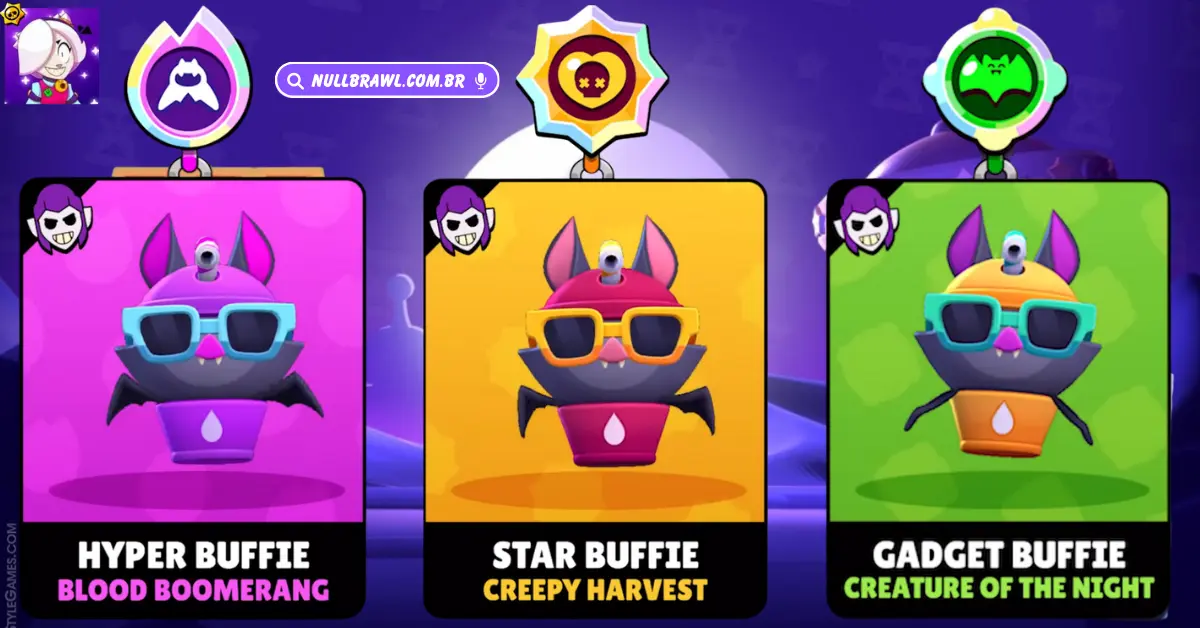The height and width of the screenshot is (628, 1200).
Task: Open the brawler app icon thumbnail
Action: 52,55
